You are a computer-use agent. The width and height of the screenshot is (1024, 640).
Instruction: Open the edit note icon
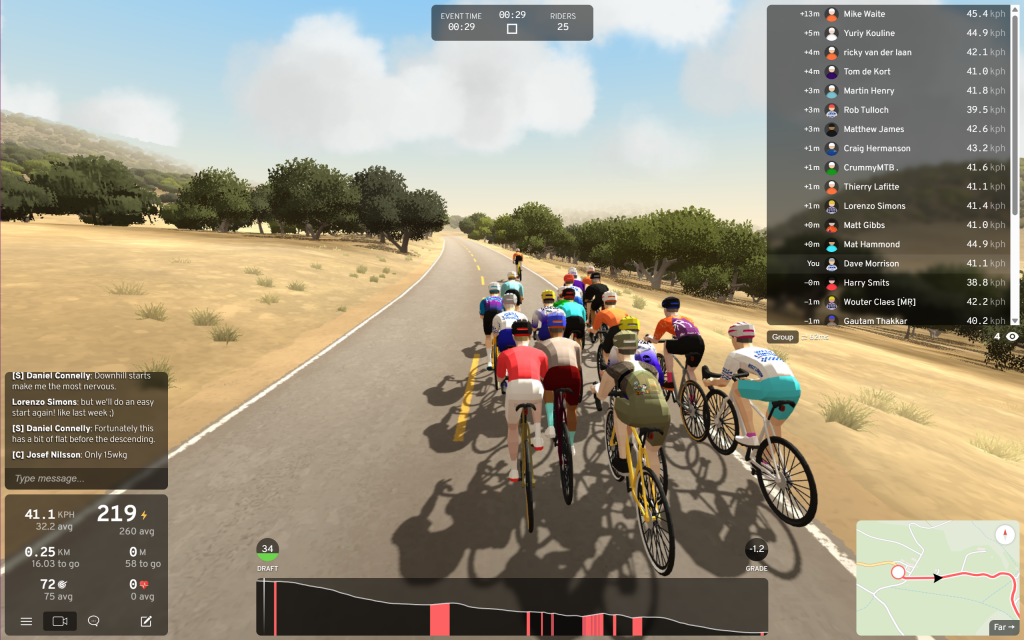146,621
